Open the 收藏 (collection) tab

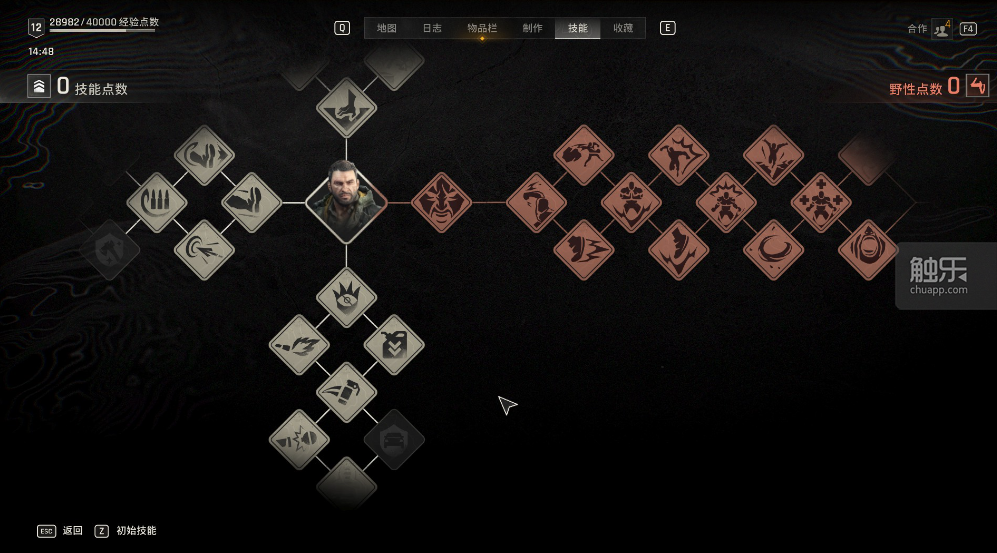tap(623, 28)
